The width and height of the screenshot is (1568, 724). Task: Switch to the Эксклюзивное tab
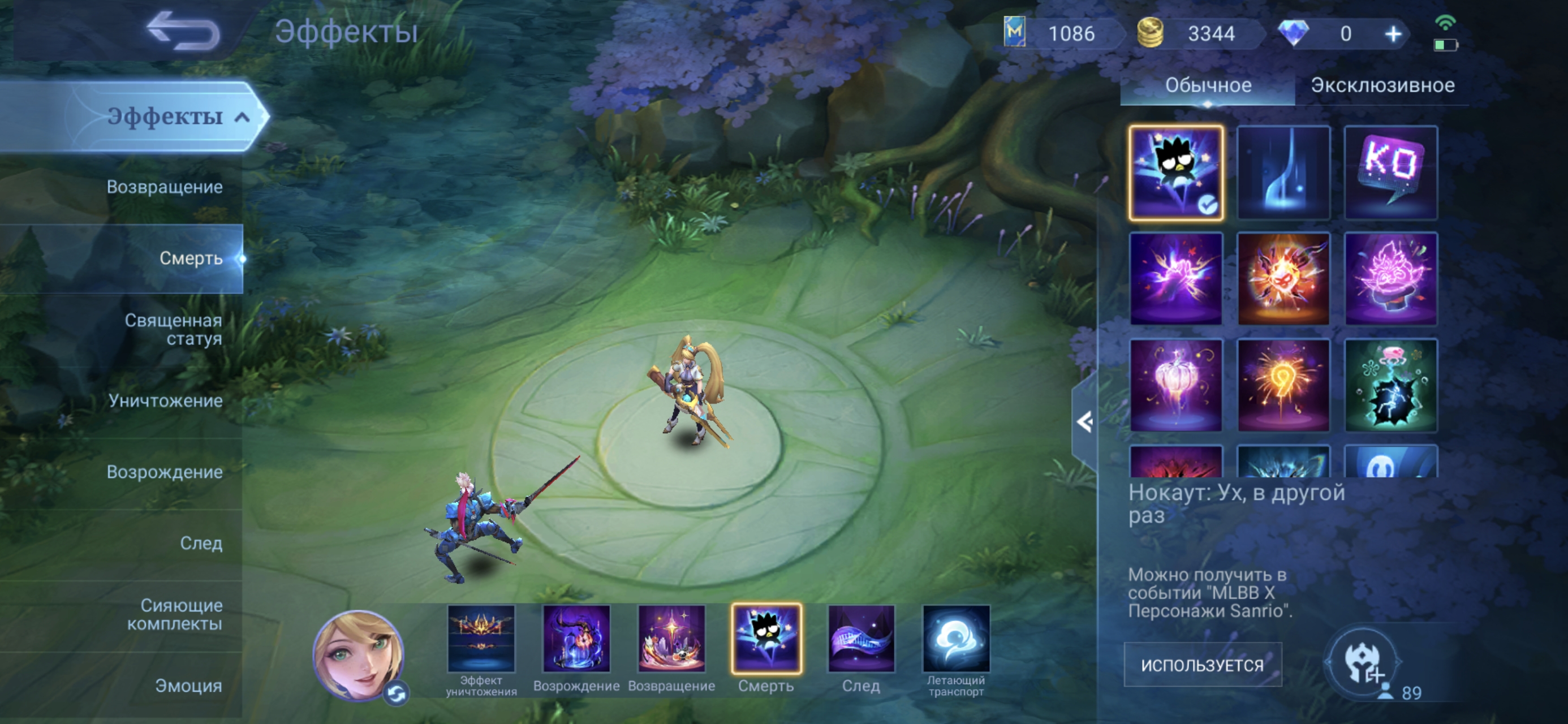(x=1382, y=85)
